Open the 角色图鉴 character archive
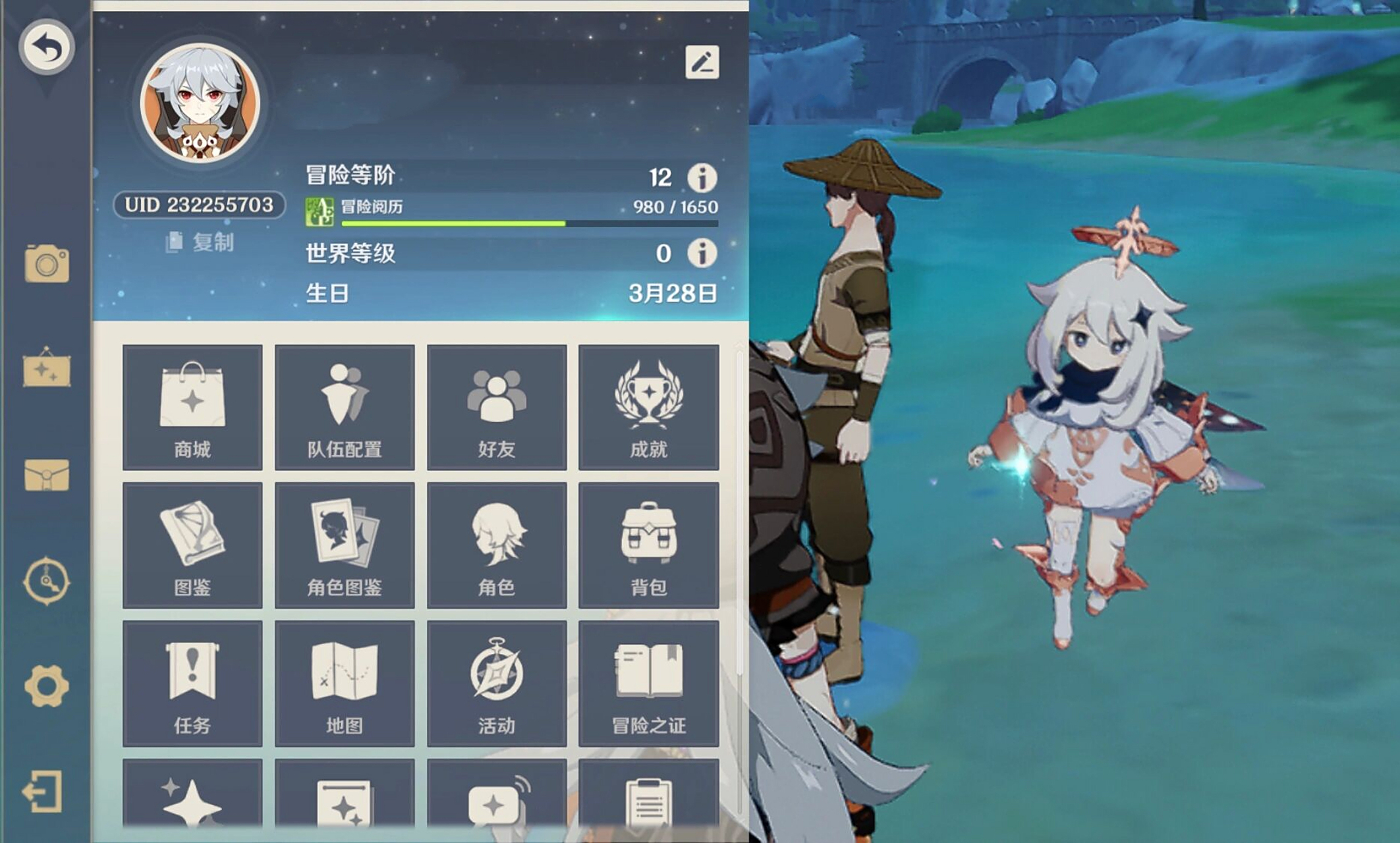Screen dimensions: 1400x843 (x=345, y=545)
